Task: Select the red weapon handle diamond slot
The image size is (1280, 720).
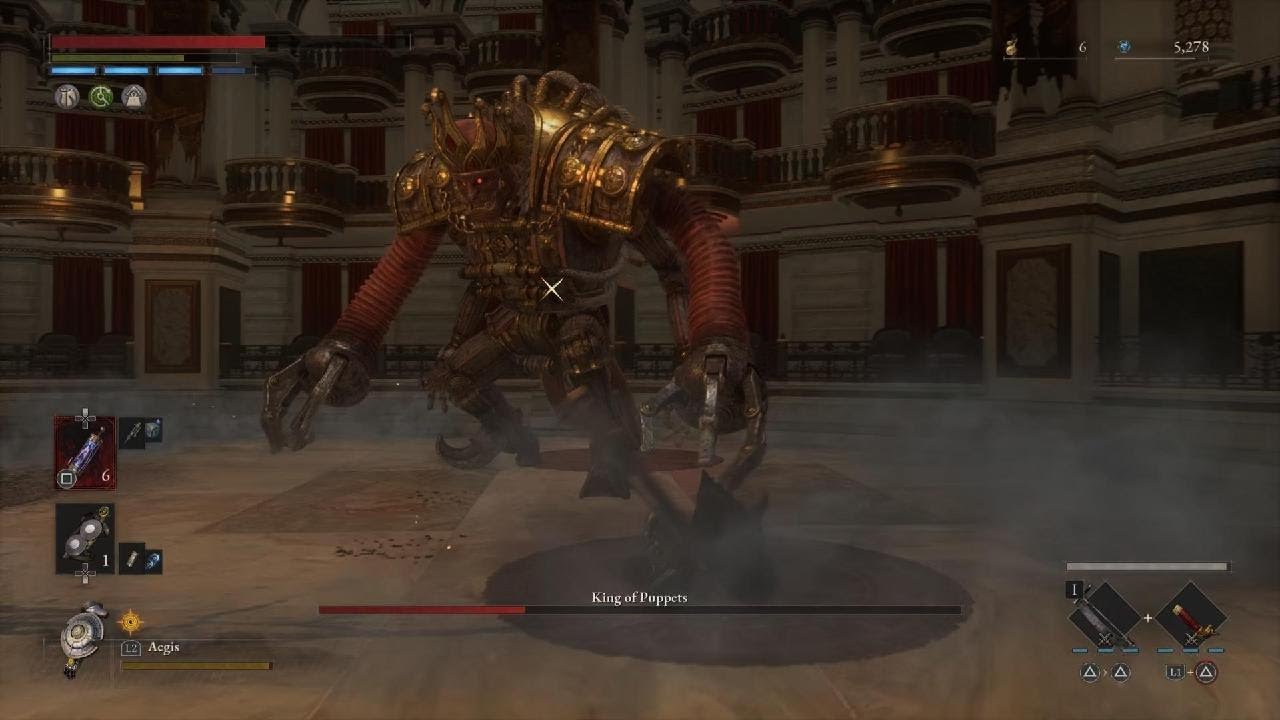Action: pos(1191,616)
